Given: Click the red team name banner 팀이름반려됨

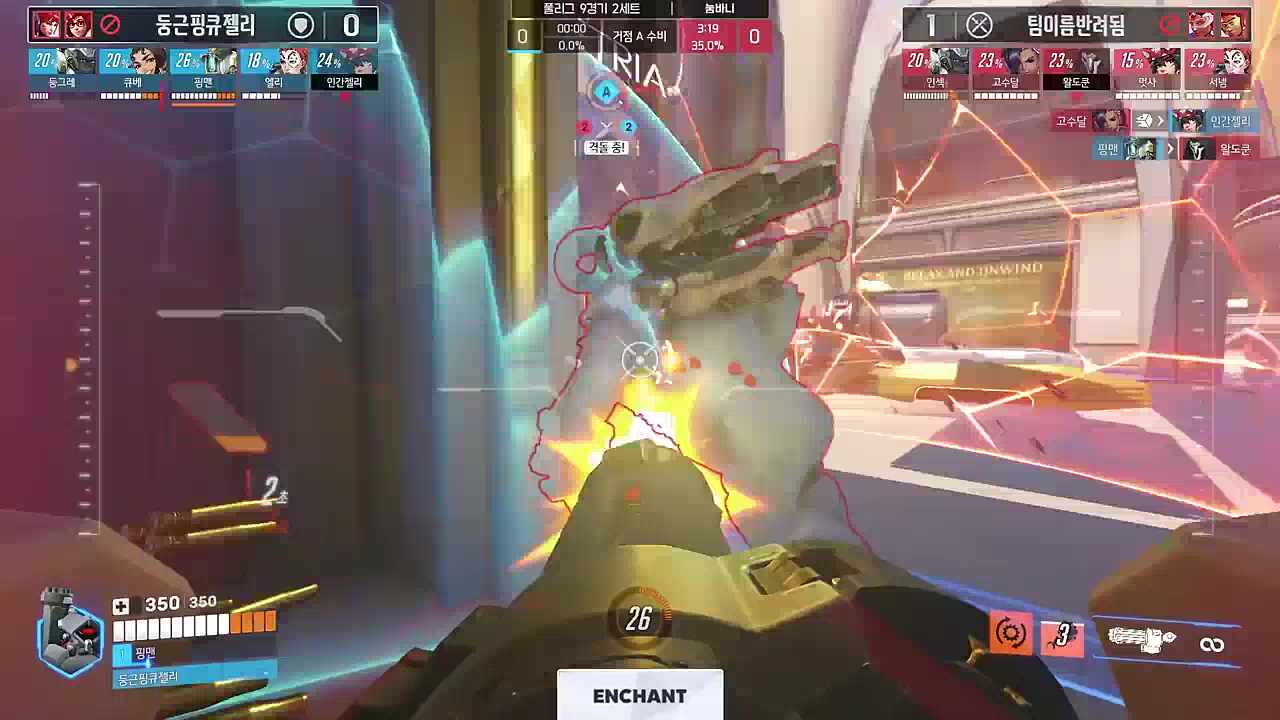Looking at the screenshot, I should click(1075, 25).
